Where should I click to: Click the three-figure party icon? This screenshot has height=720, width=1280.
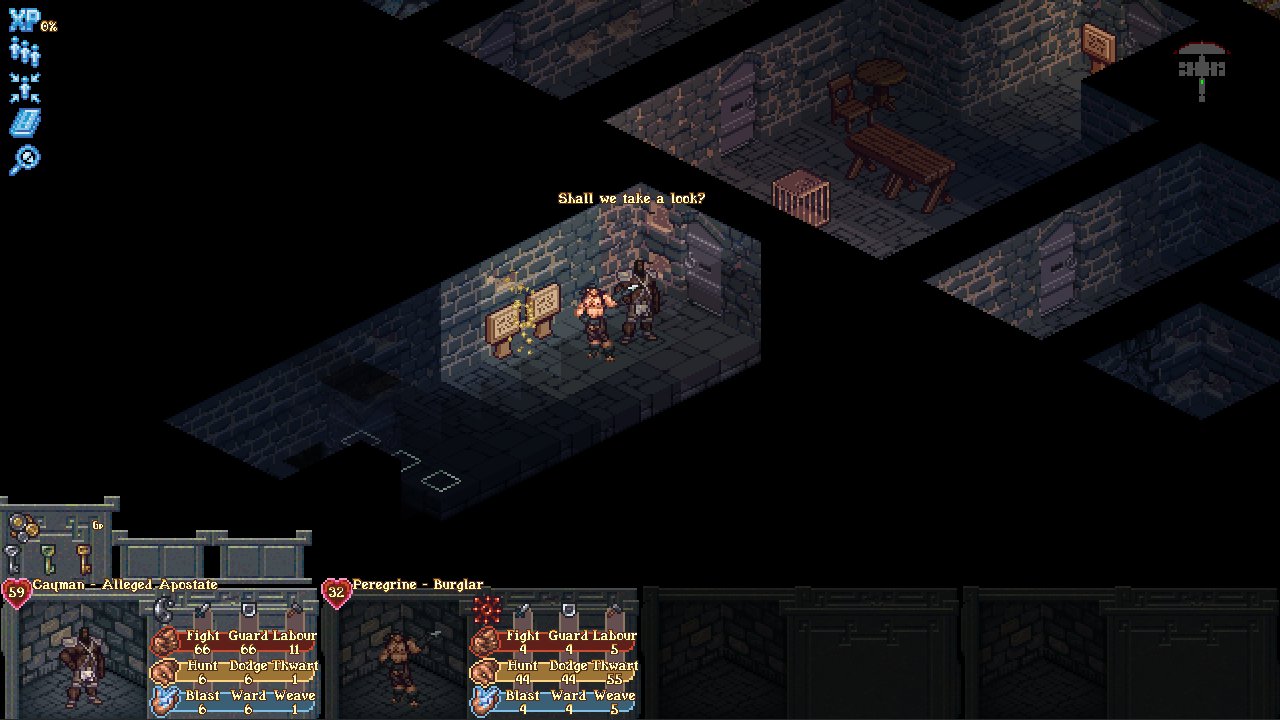(24, 53)
